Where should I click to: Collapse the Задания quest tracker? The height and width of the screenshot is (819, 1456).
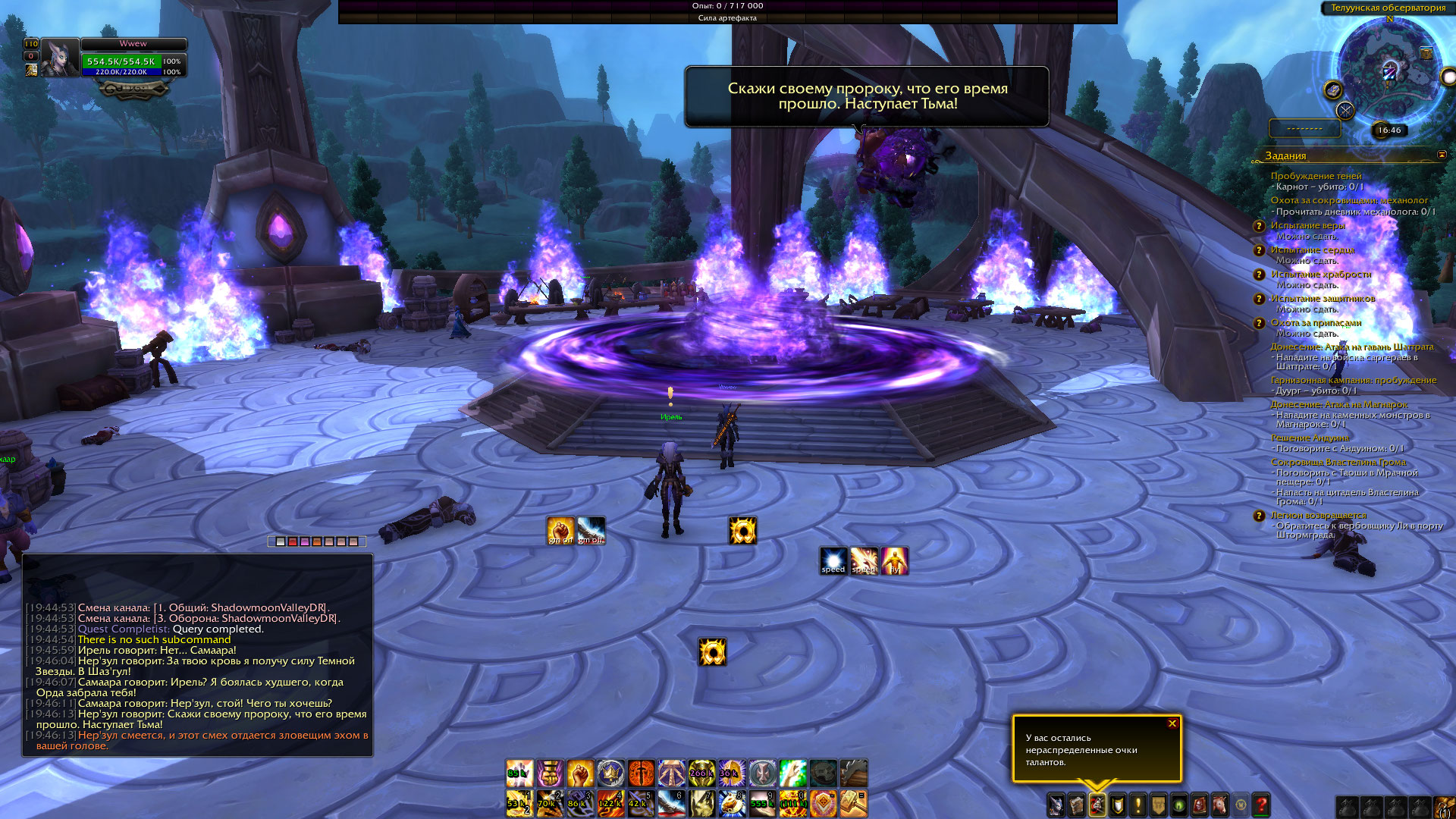click(x=1442, y=155)
